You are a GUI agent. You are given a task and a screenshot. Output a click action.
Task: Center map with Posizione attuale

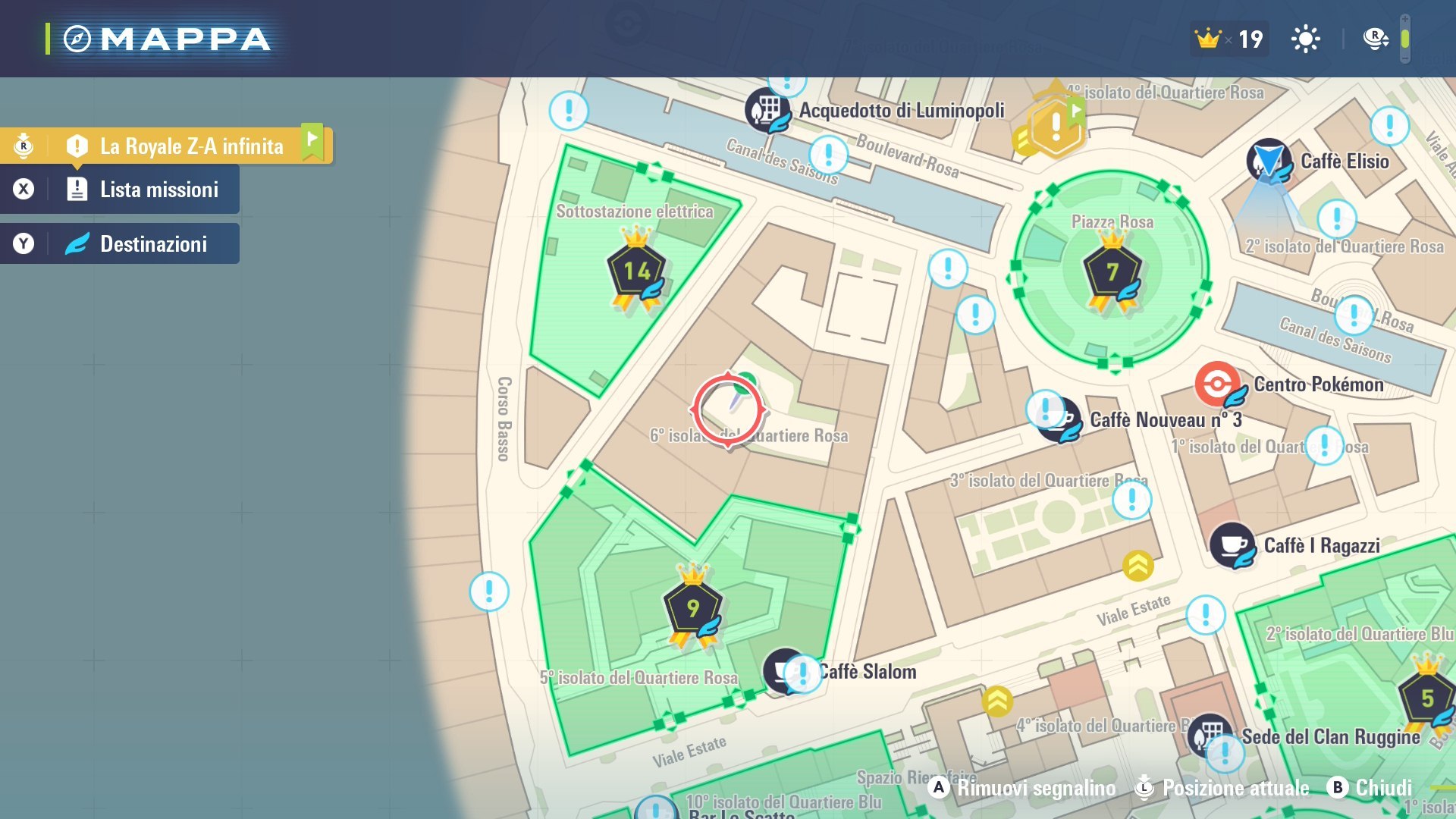point(1221,788)
